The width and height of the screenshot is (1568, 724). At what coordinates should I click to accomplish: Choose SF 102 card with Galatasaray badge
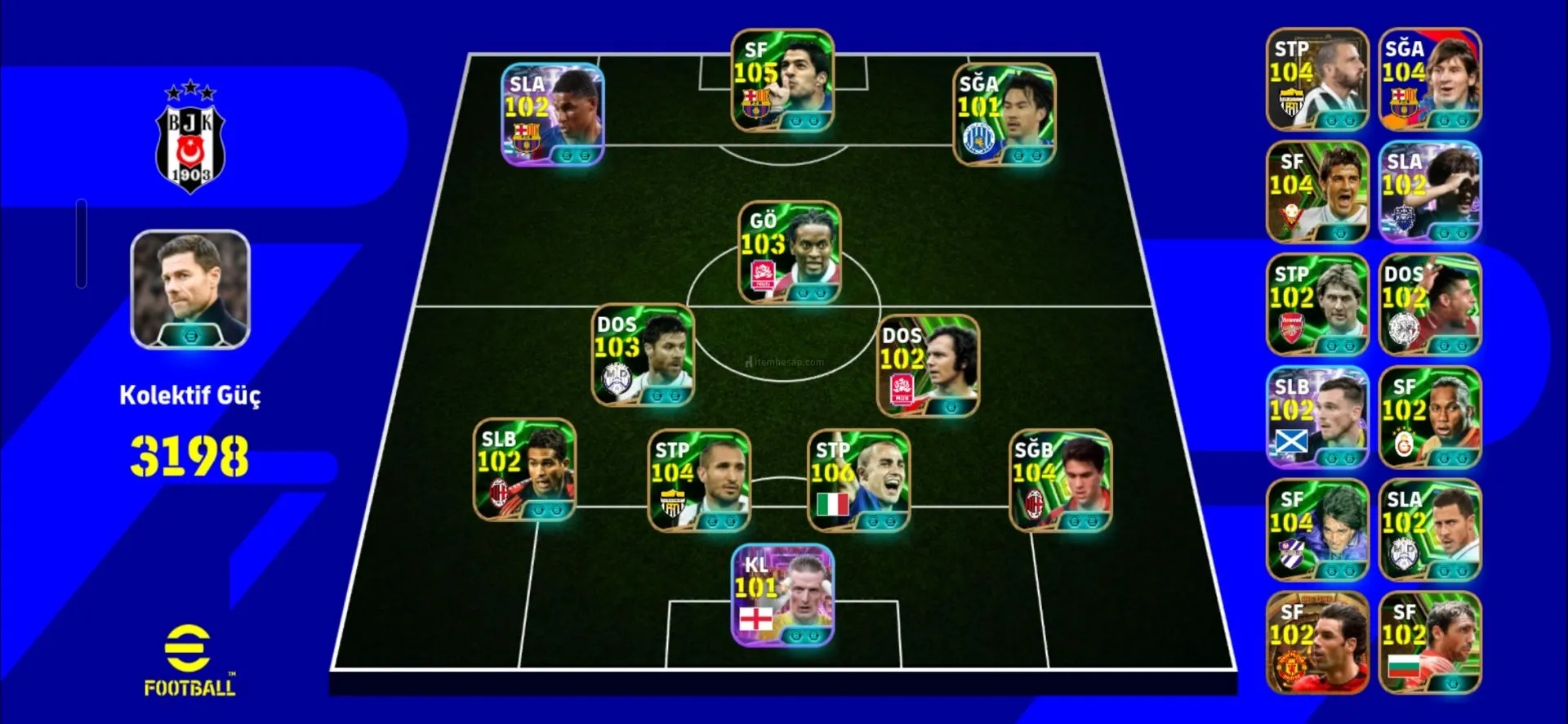point(1429,418)
